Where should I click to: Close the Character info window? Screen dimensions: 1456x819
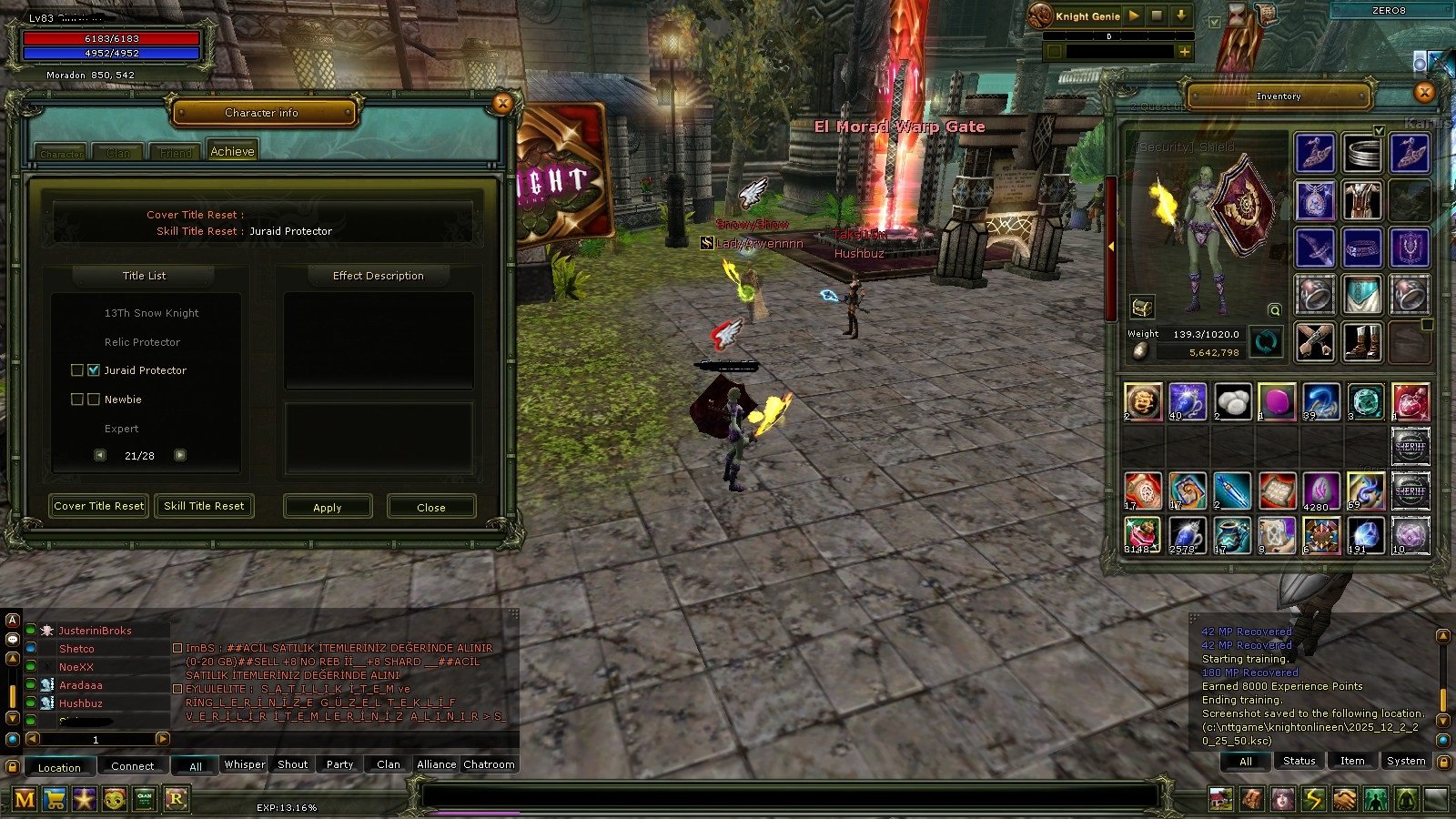[502, 104]
